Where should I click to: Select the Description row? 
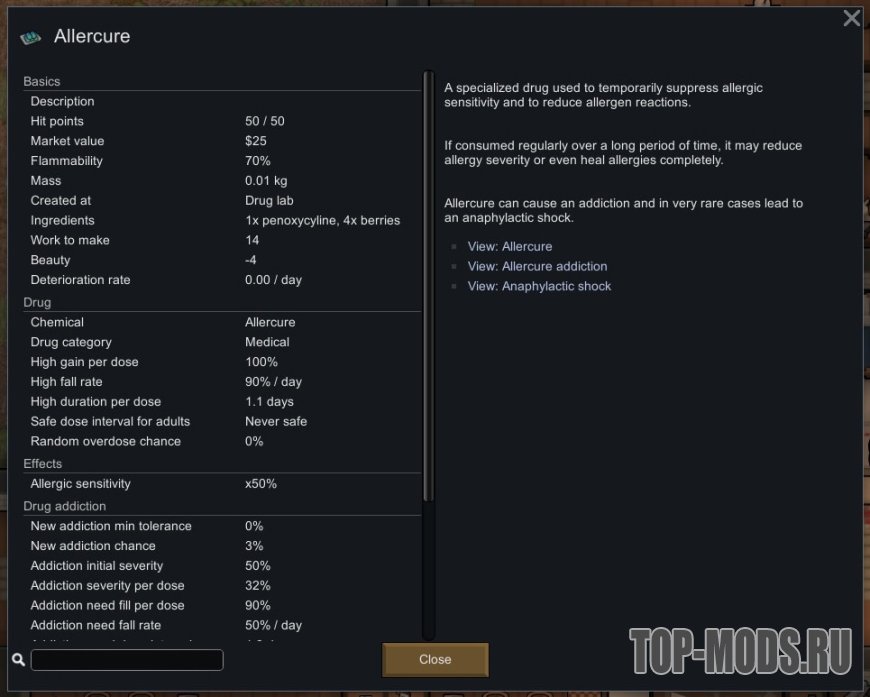tap(222, 101)
